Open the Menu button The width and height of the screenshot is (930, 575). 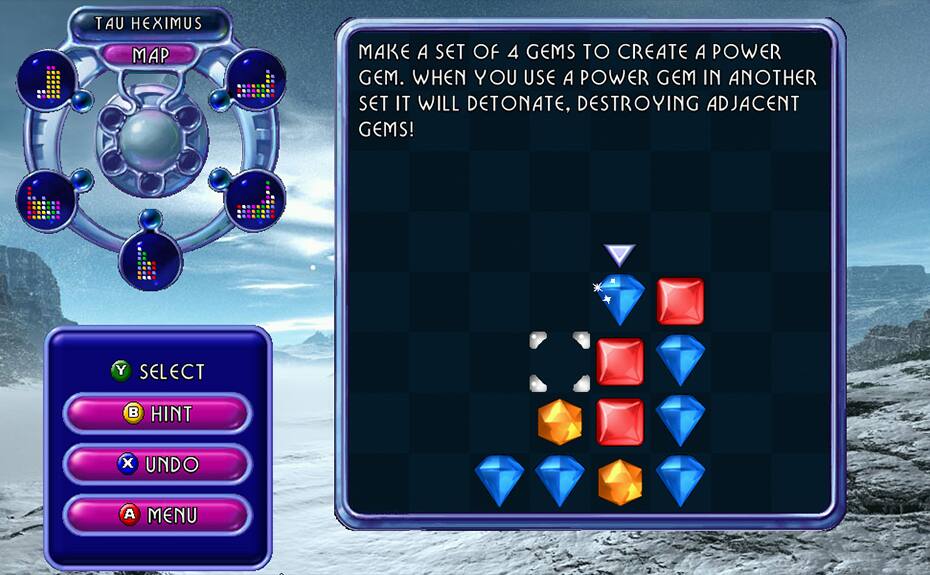pyautogui.click(x=157, y=516)
